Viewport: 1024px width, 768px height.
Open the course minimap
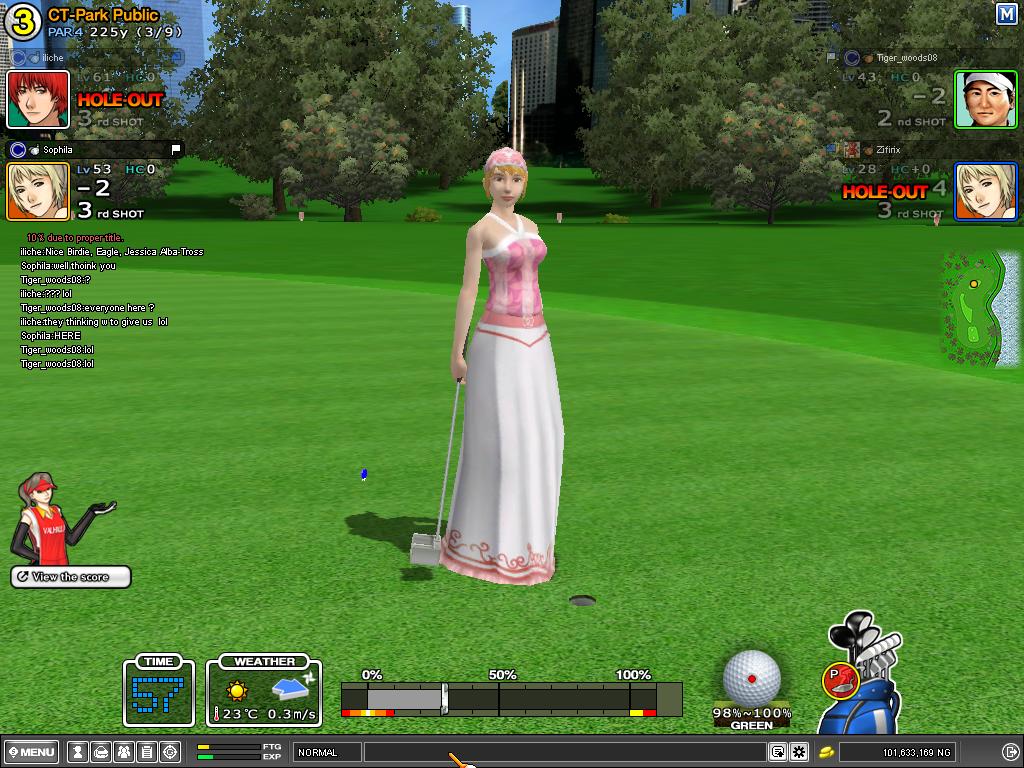tap(977, 308)
